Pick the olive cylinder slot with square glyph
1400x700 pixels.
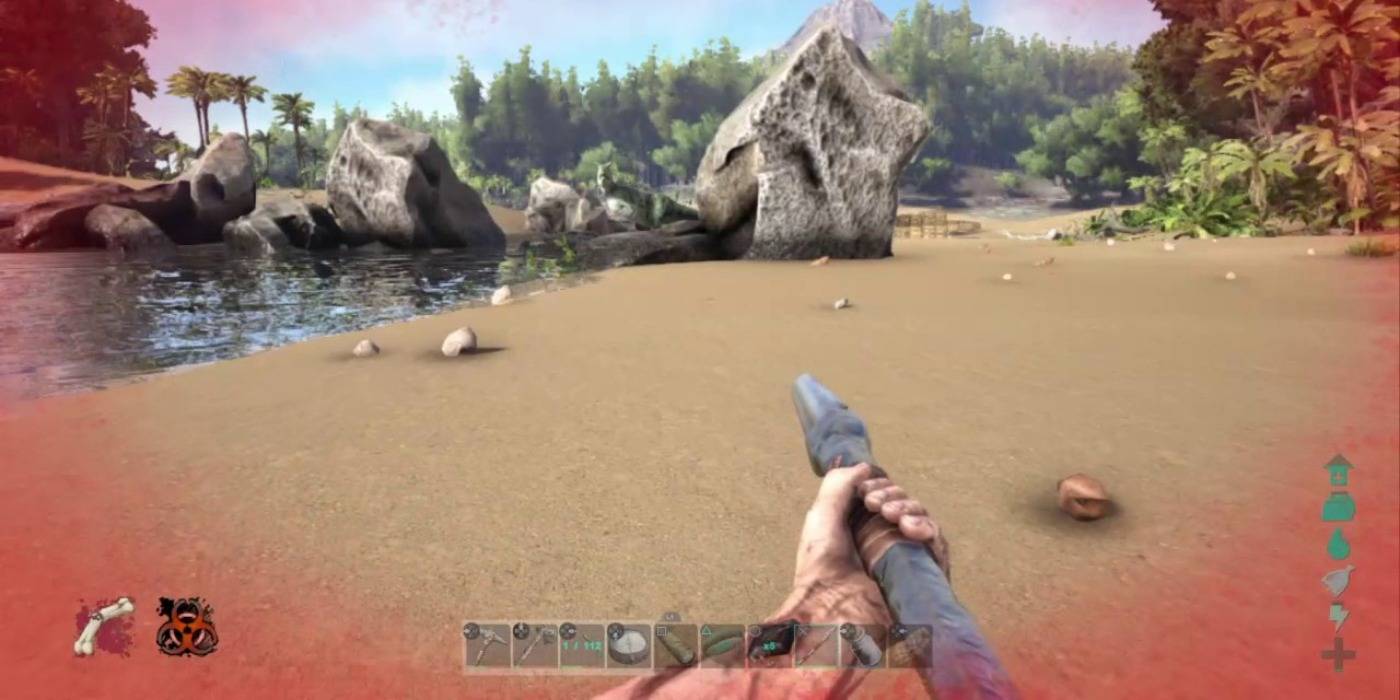(675, 646)
